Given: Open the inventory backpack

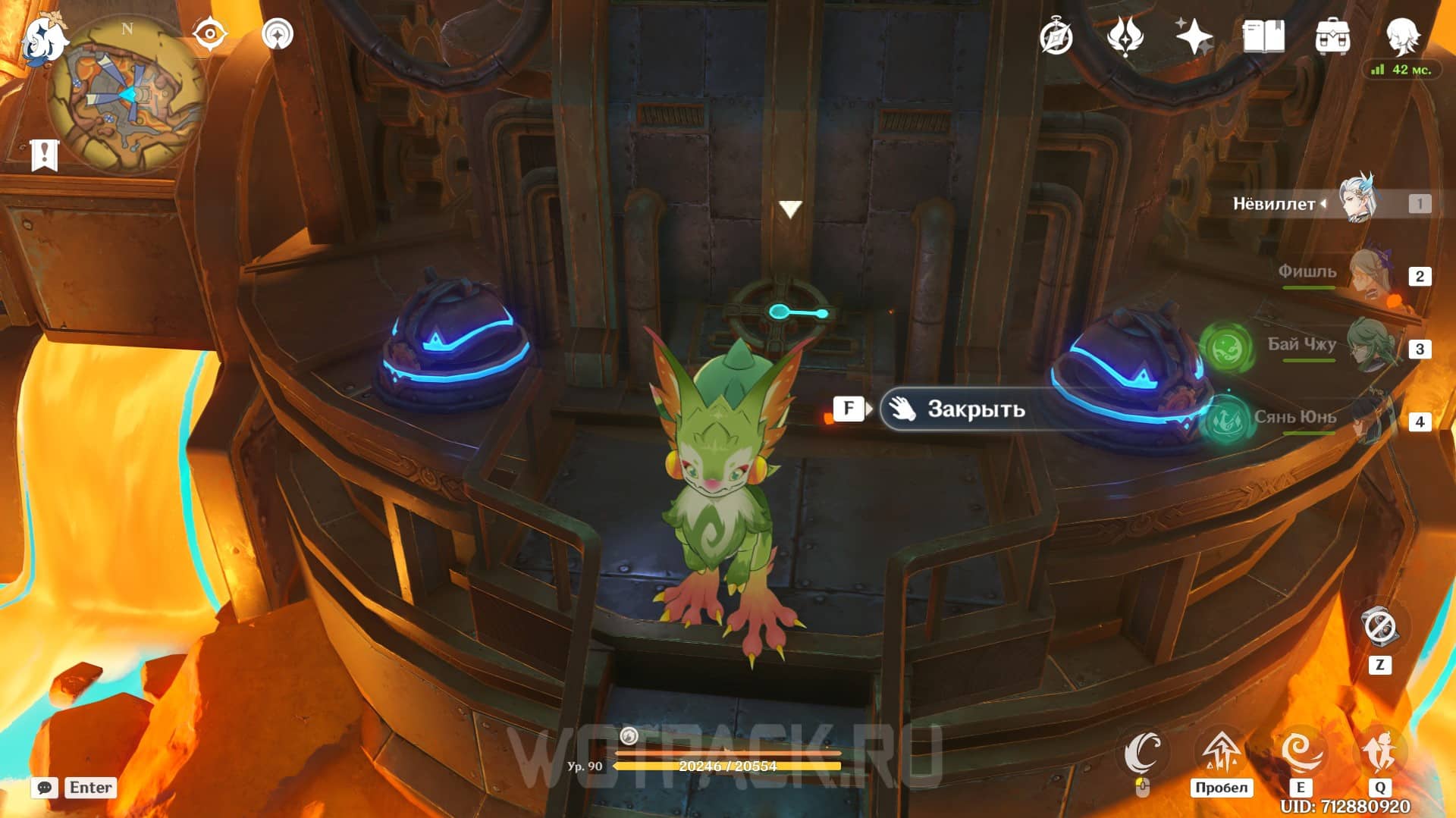Looking at the screenshot, I should pos(1332,36).
